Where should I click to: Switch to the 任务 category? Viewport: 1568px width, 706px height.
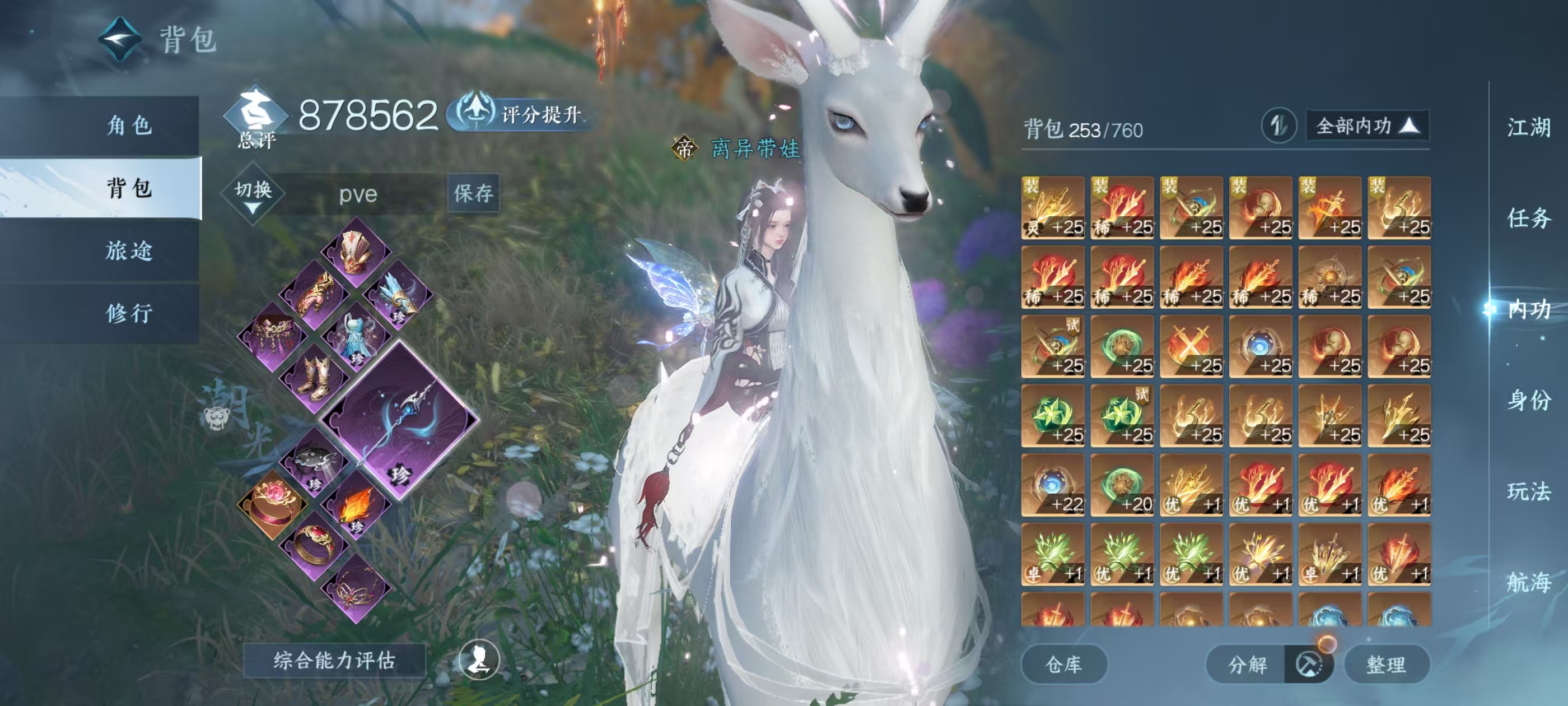pyautogui.click(x=1528, y=218)
